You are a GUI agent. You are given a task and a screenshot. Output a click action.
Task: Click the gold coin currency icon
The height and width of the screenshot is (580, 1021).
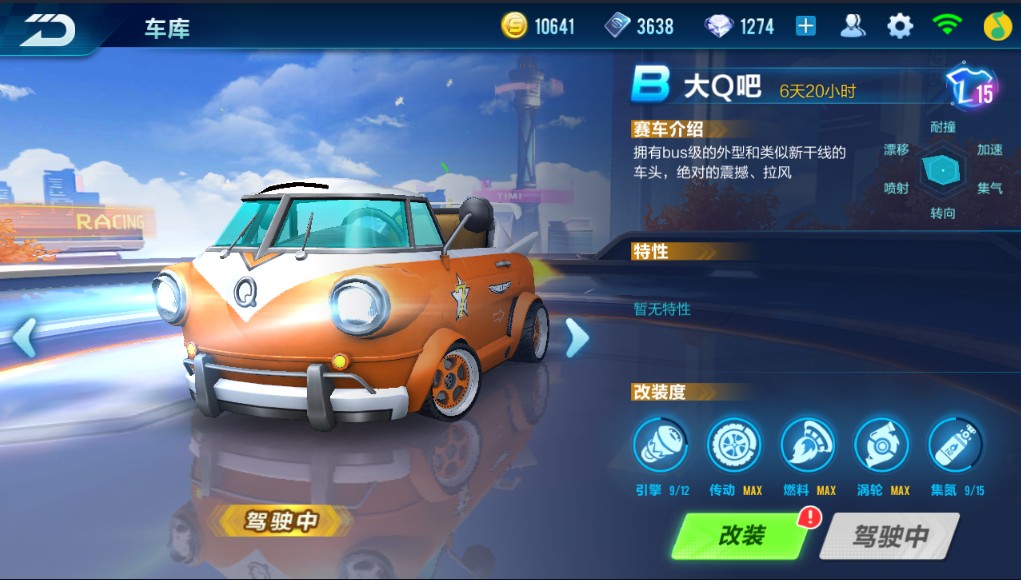tap(514, 27)
